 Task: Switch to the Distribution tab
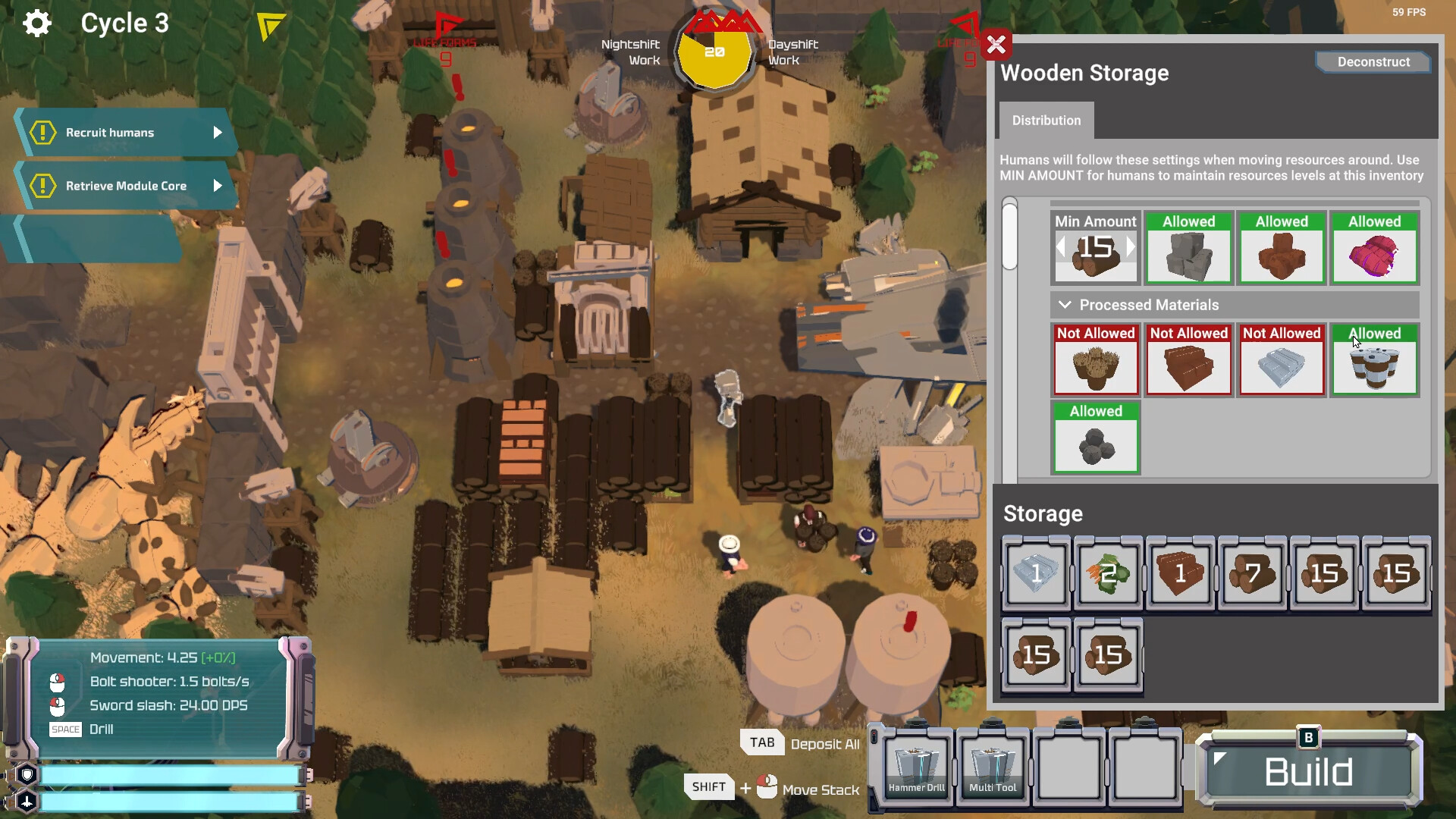1046,121
